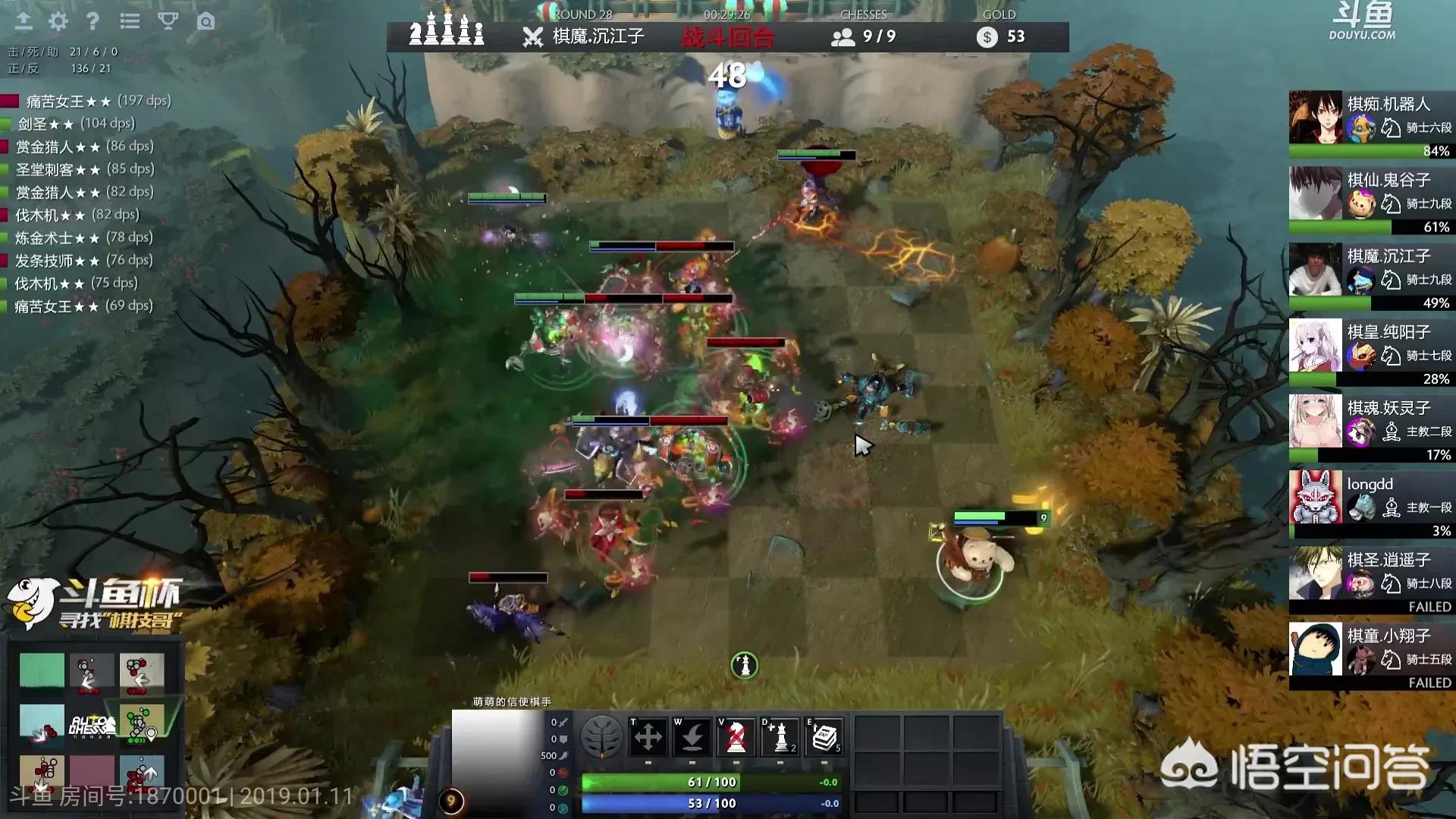Click the upload arrow icon
This screenshot has height=819, width=1456.
(x=24, y=21)
